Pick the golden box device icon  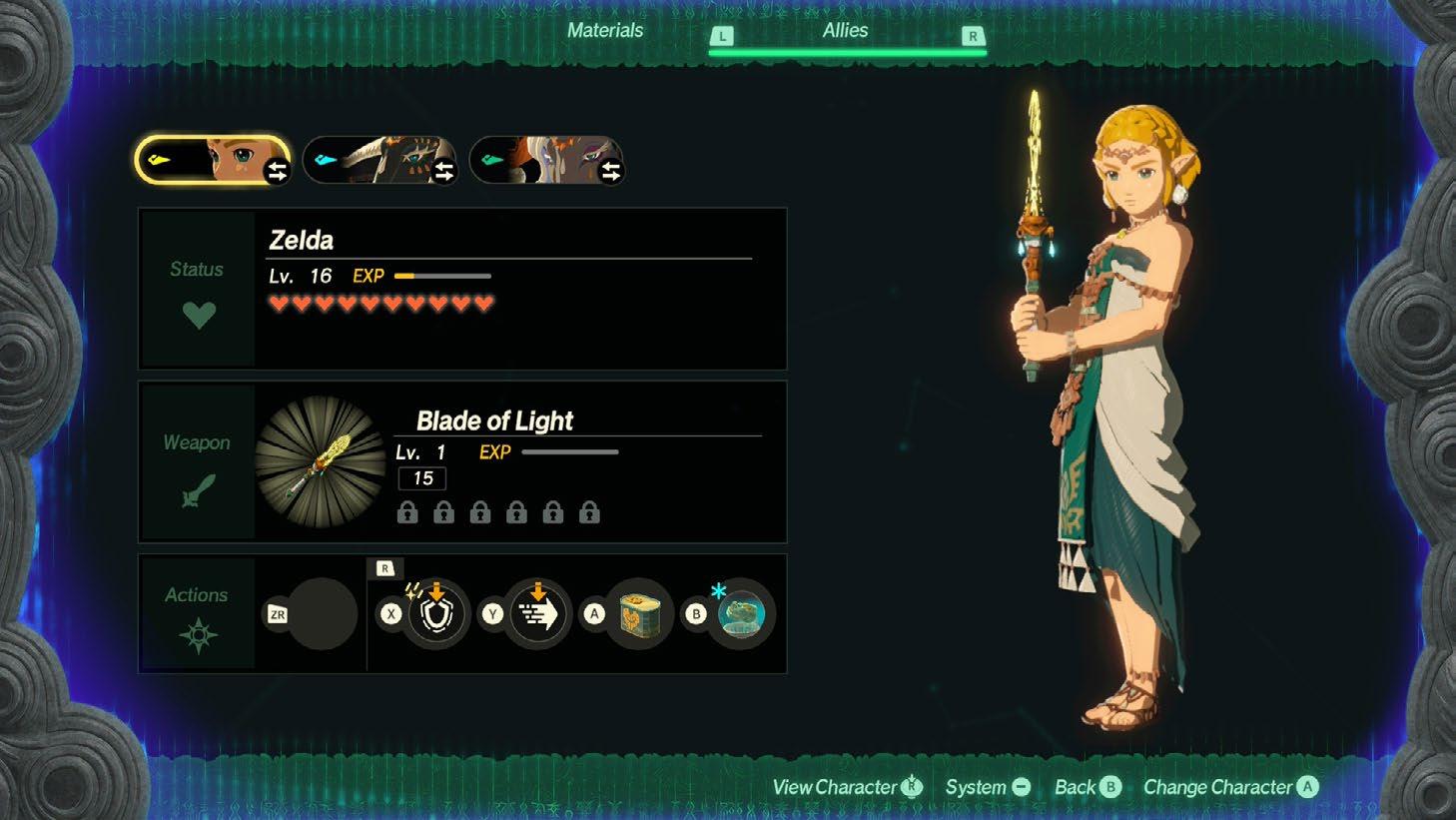tap(639, 614)
